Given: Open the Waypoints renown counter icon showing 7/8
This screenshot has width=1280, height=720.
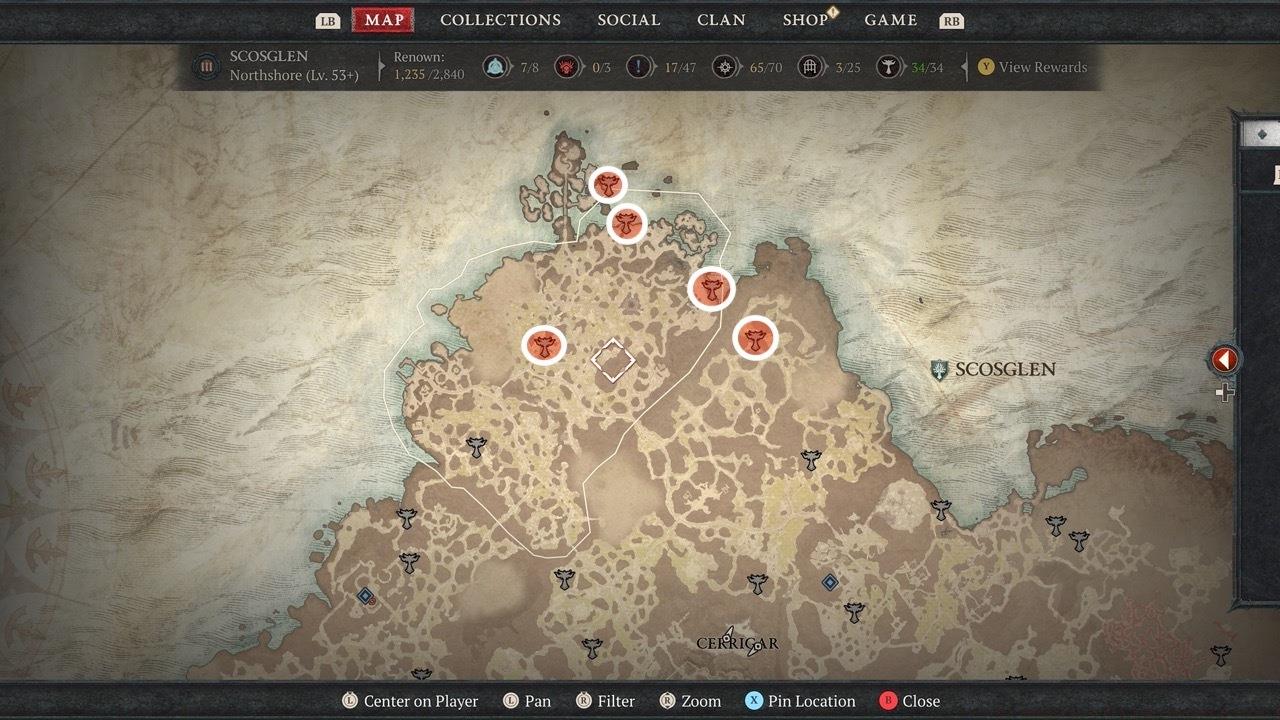Looking at the screenshot, I should (496, 68).
